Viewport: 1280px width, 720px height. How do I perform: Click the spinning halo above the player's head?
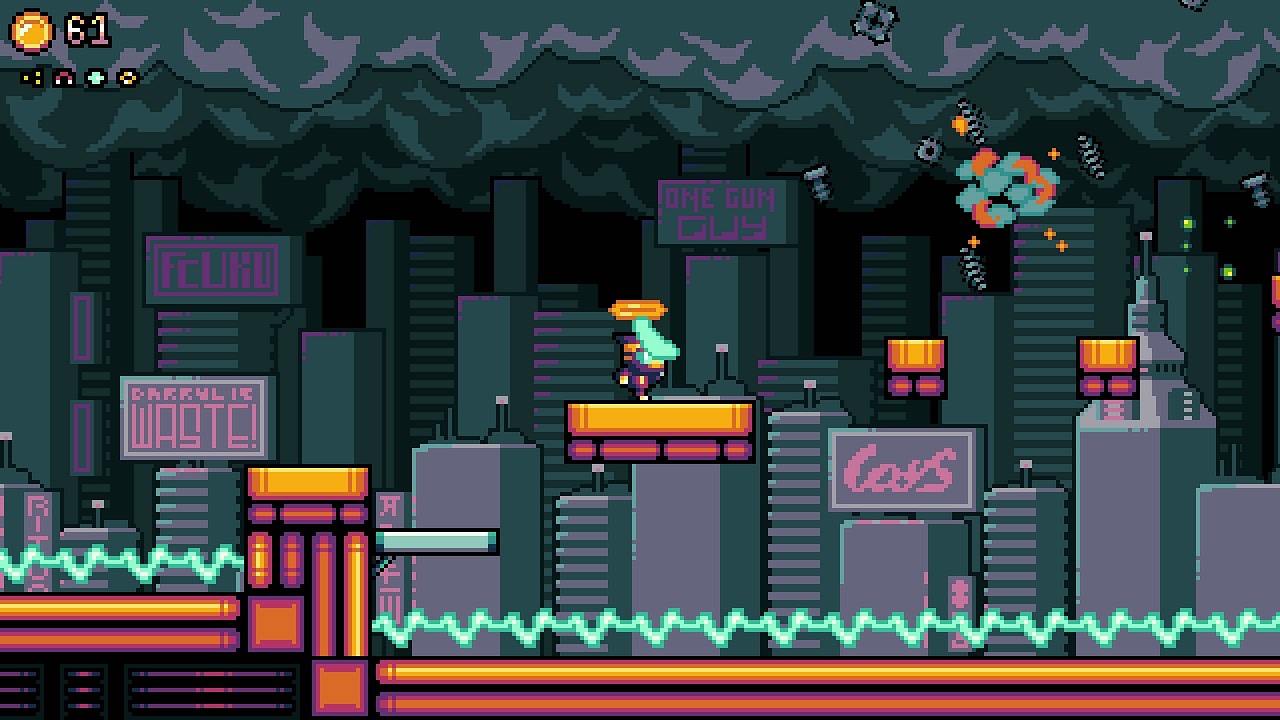[637, 310]
